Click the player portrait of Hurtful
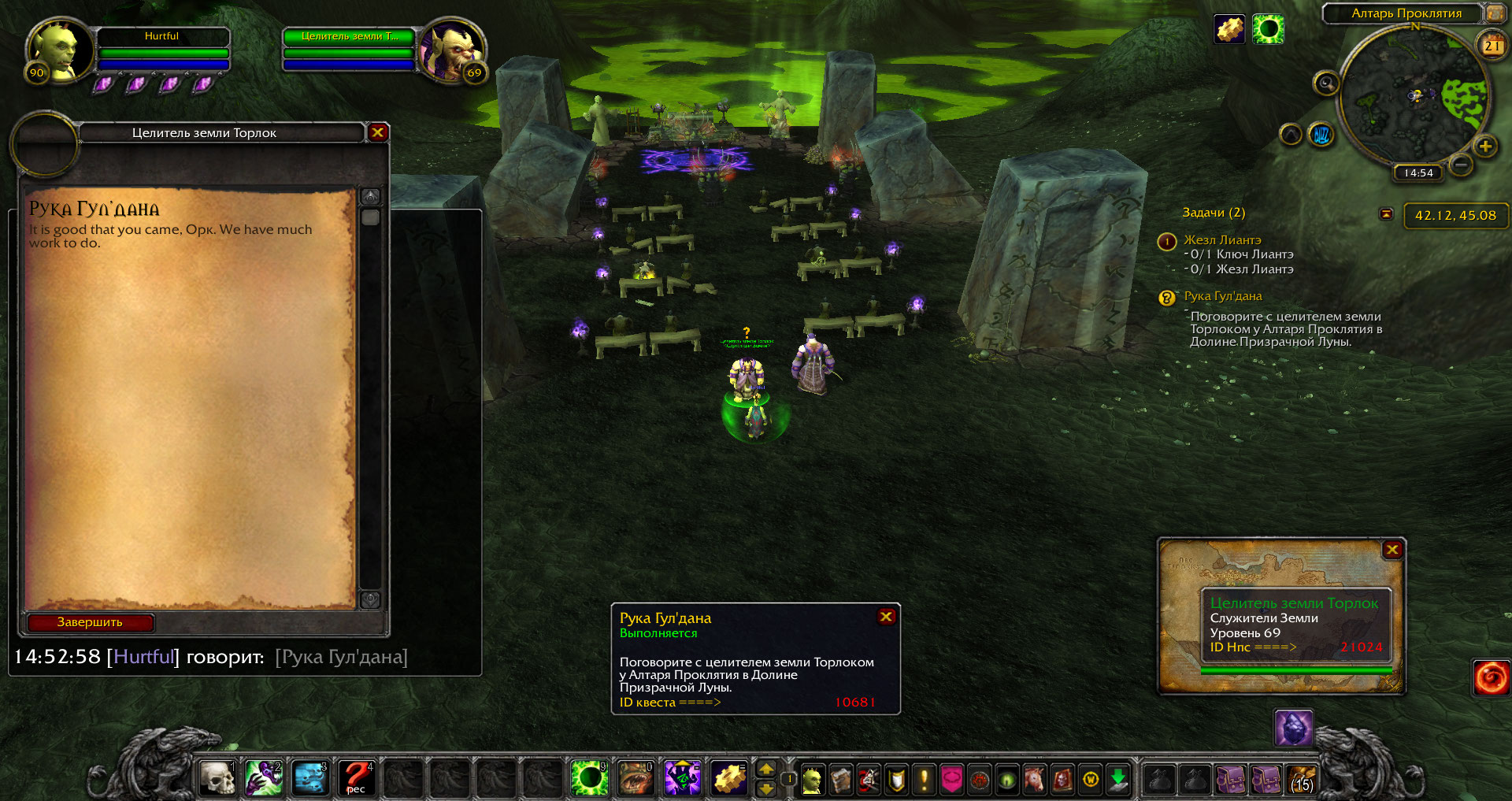The image size is (1512, 801). point(55,50)
